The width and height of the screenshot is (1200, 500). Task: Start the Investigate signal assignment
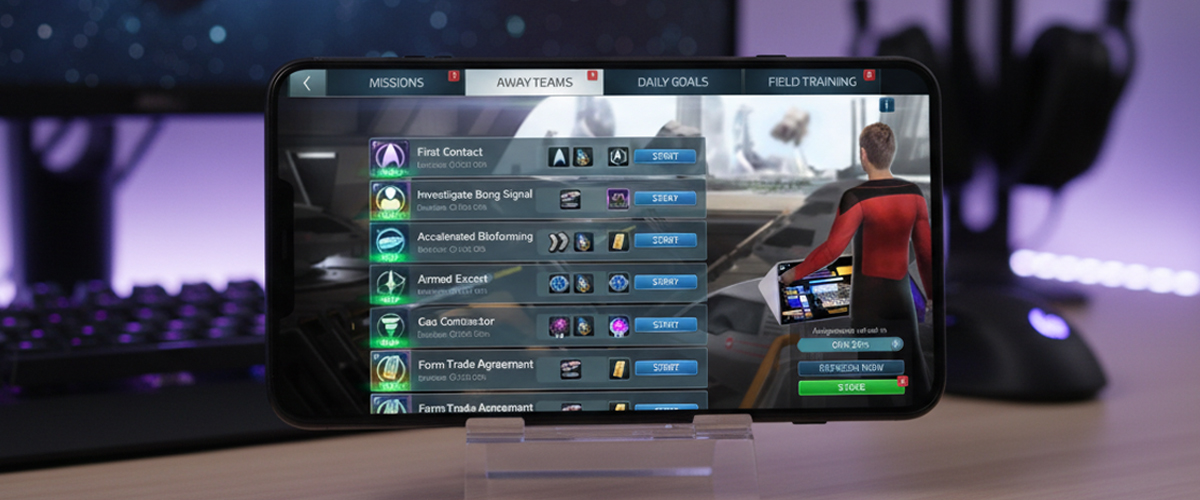[x=664, y=198]
